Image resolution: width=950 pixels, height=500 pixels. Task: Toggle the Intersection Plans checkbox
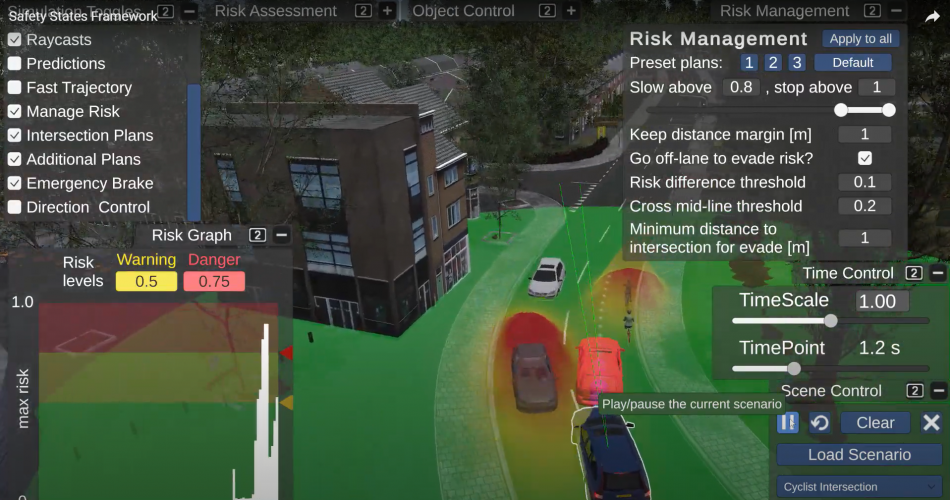pos(15,136)
